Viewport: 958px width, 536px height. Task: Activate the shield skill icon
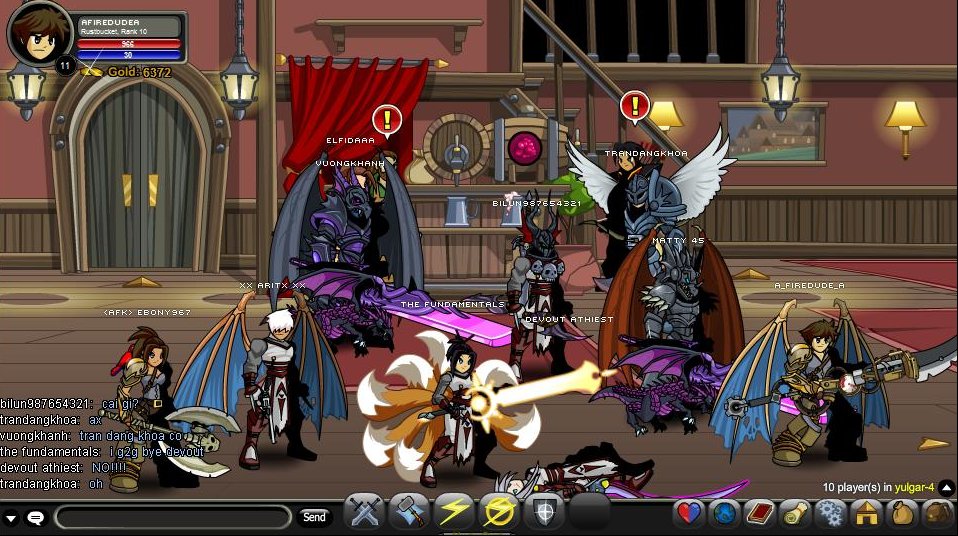coord(544,512)
